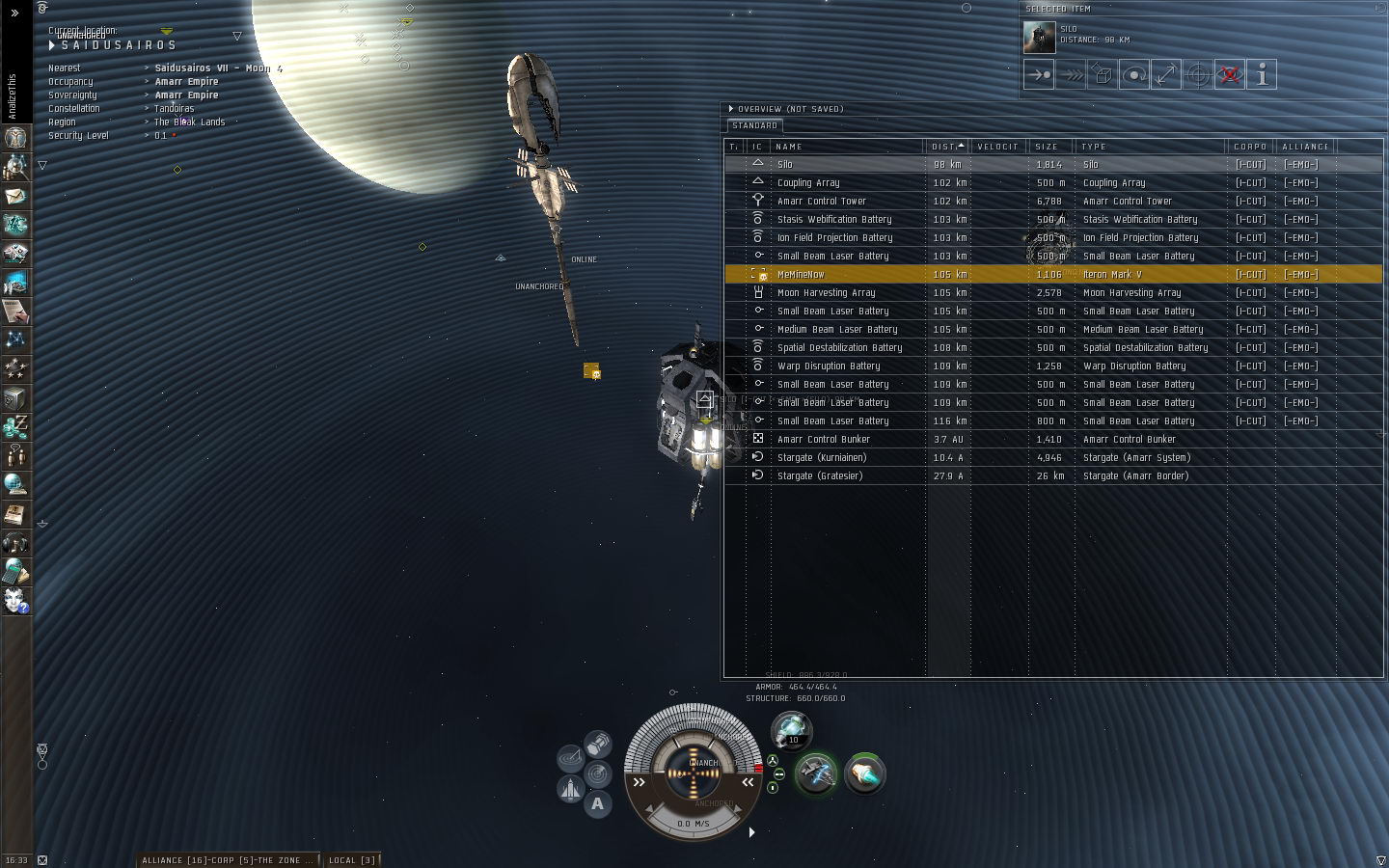The width and height of the screenshot is (1389, 868).
Task: Activate the afterburner module icon
Action: pyautogui.click(x=864, y=773)
